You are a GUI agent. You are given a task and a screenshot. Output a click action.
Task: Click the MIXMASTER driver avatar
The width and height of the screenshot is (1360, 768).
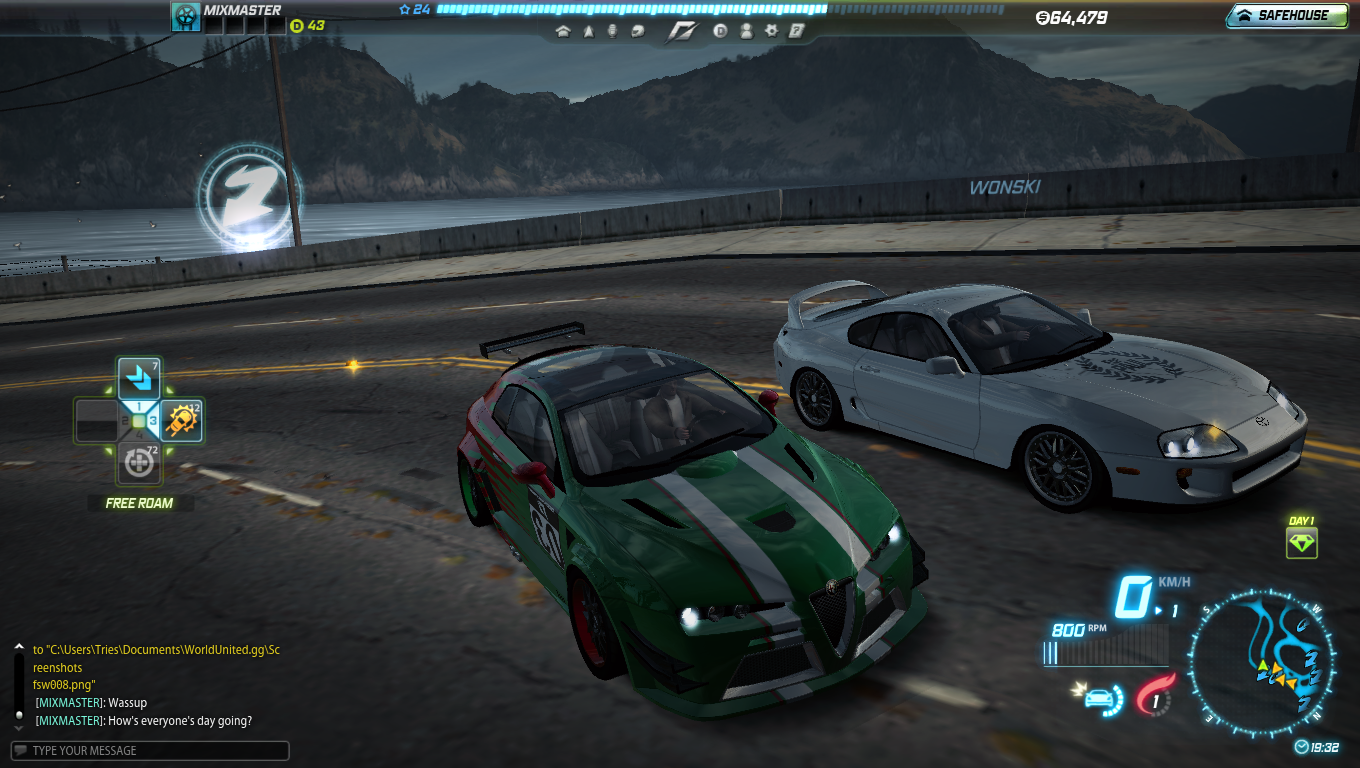(x=186, y=16)
